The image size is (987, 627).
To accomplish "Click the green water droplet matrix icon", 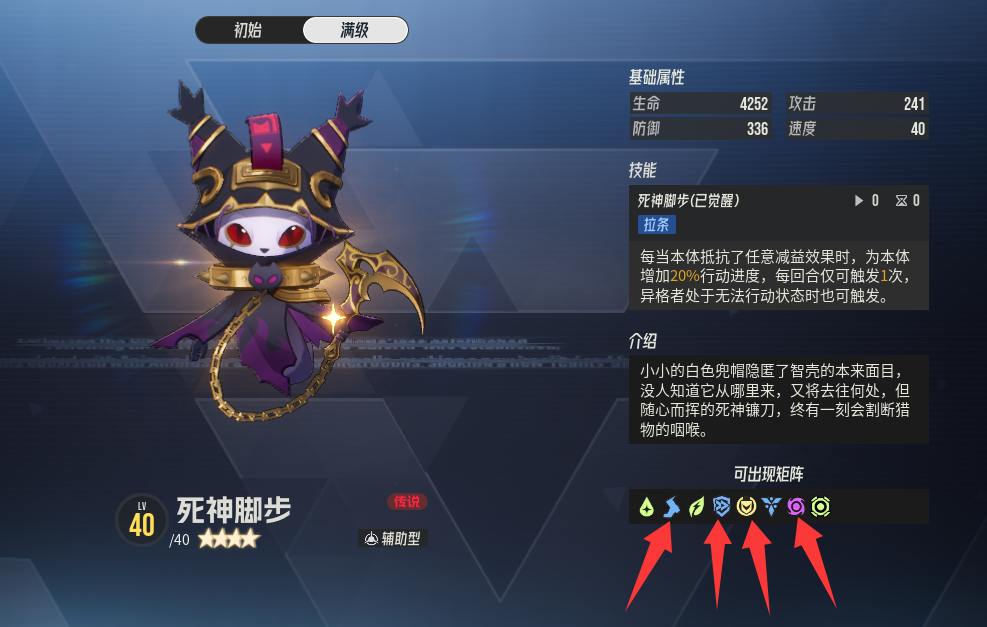I will click(647, 507).
